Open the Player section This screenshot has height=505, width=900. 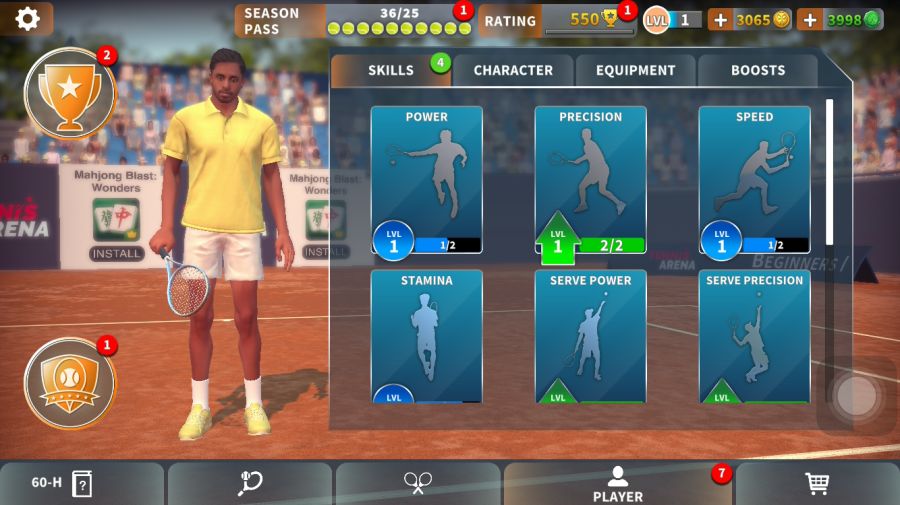(x=618, y=484)
